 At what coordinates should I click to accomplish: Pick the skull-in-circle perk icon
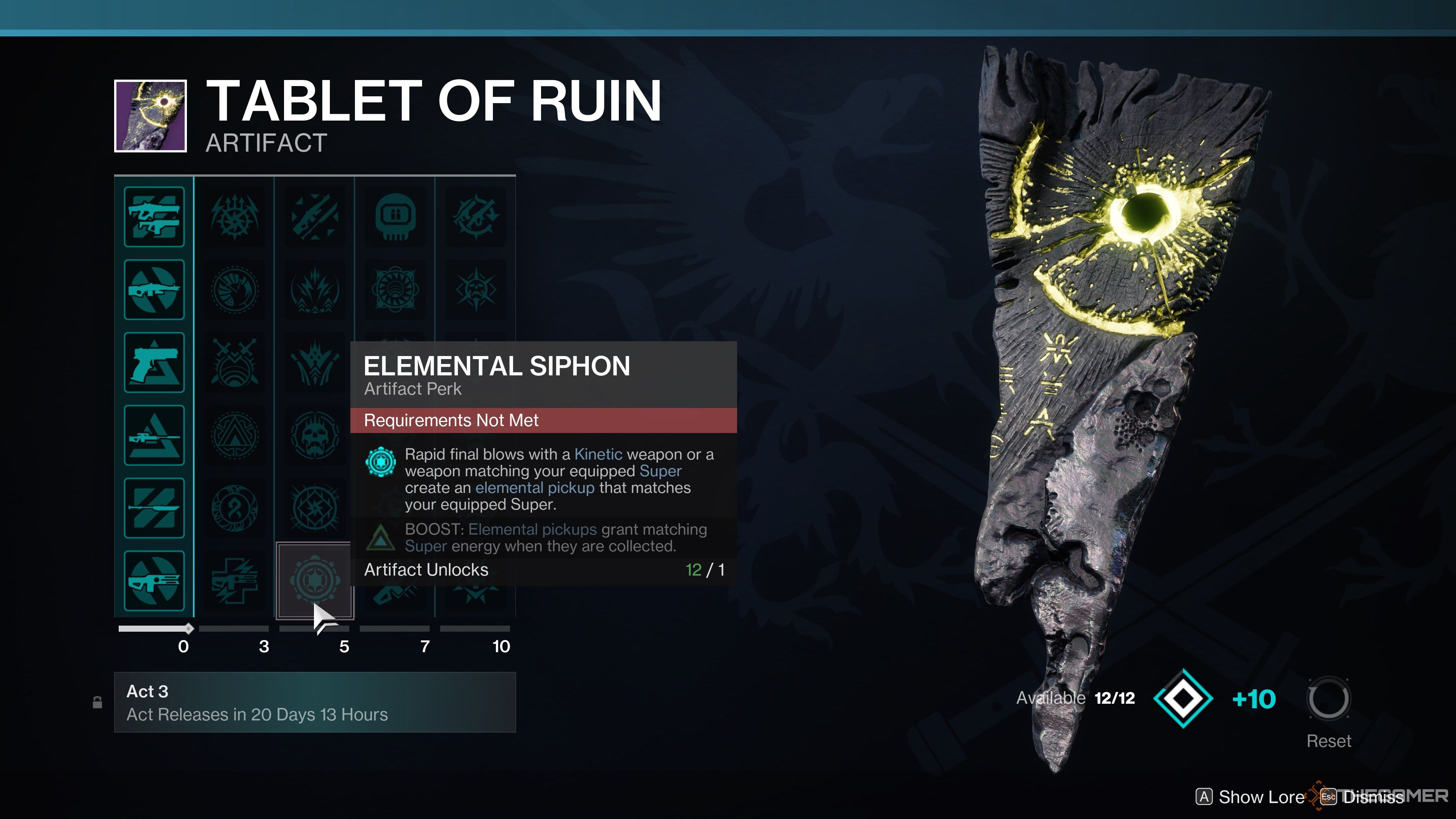[x=314, y=435]
